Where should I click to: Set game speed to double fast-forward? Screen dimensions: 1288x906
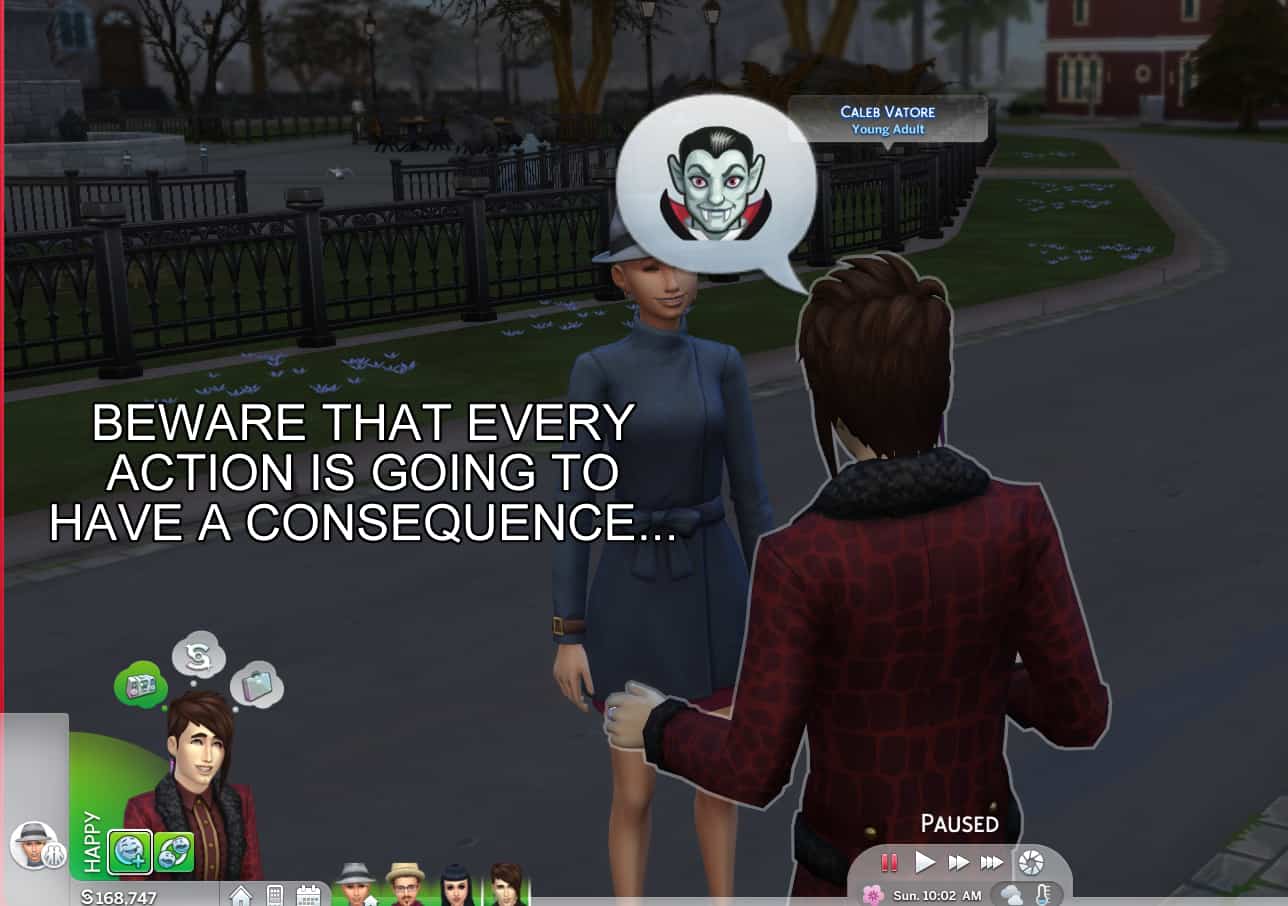tap(958, 862)
